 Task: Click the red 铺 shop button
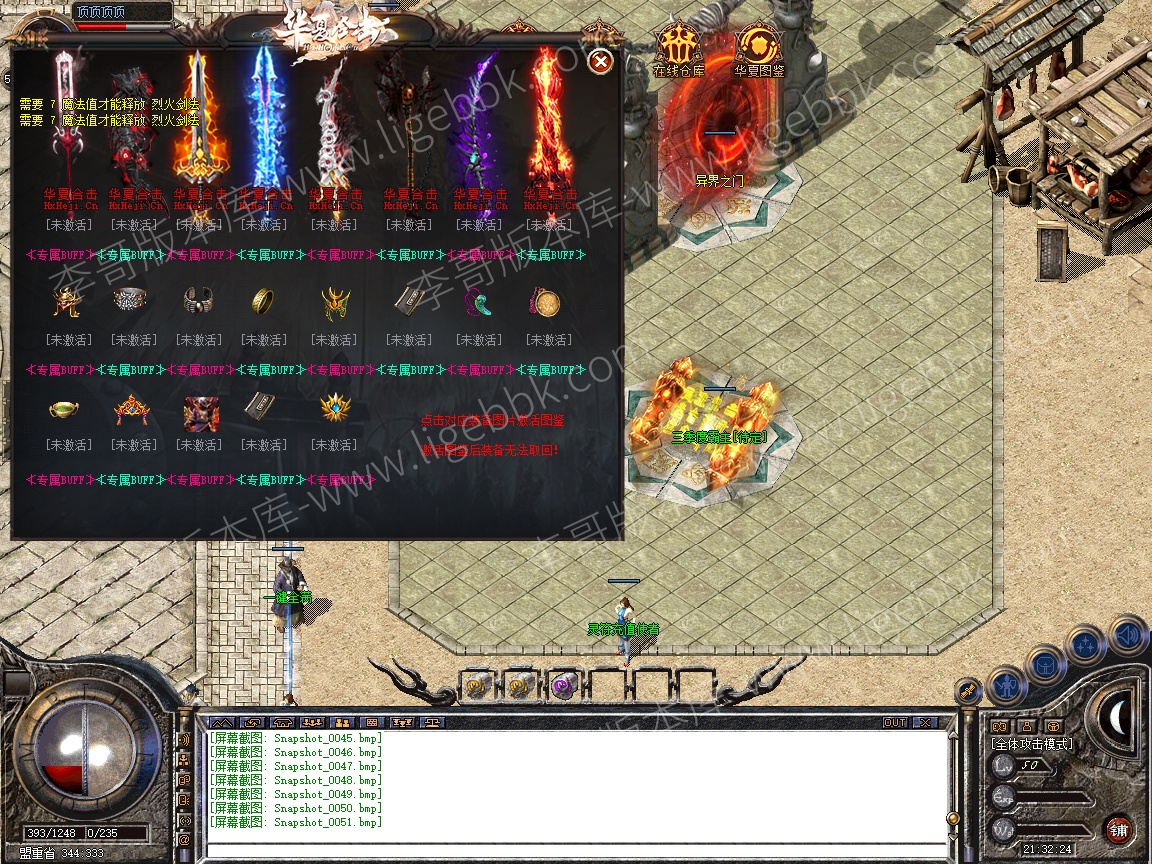click(1117, 829)
